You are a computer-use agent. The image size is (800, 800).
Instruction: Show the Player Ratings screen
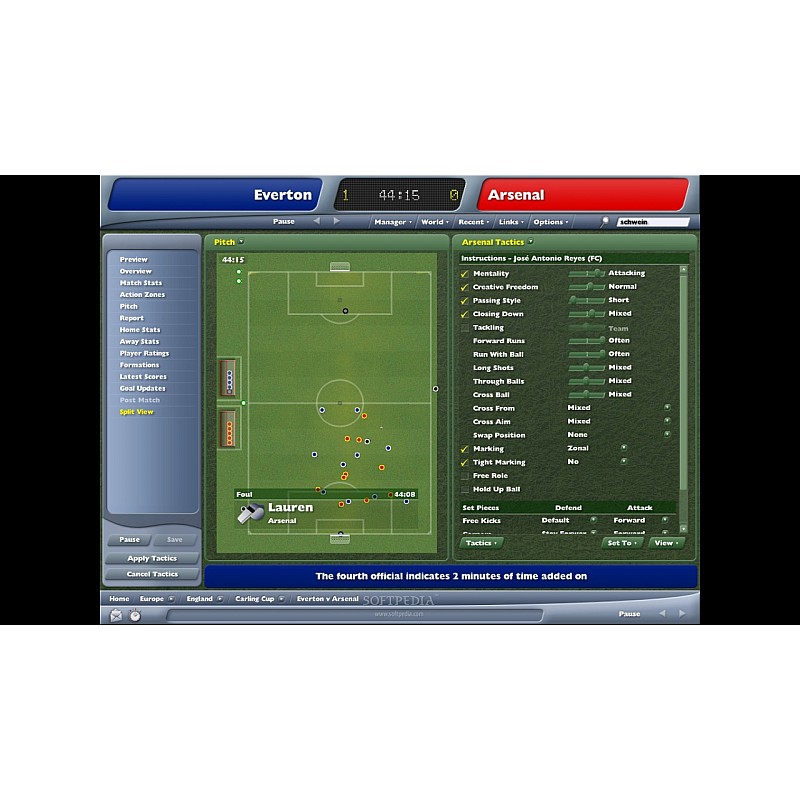click(x=144, y=353)
